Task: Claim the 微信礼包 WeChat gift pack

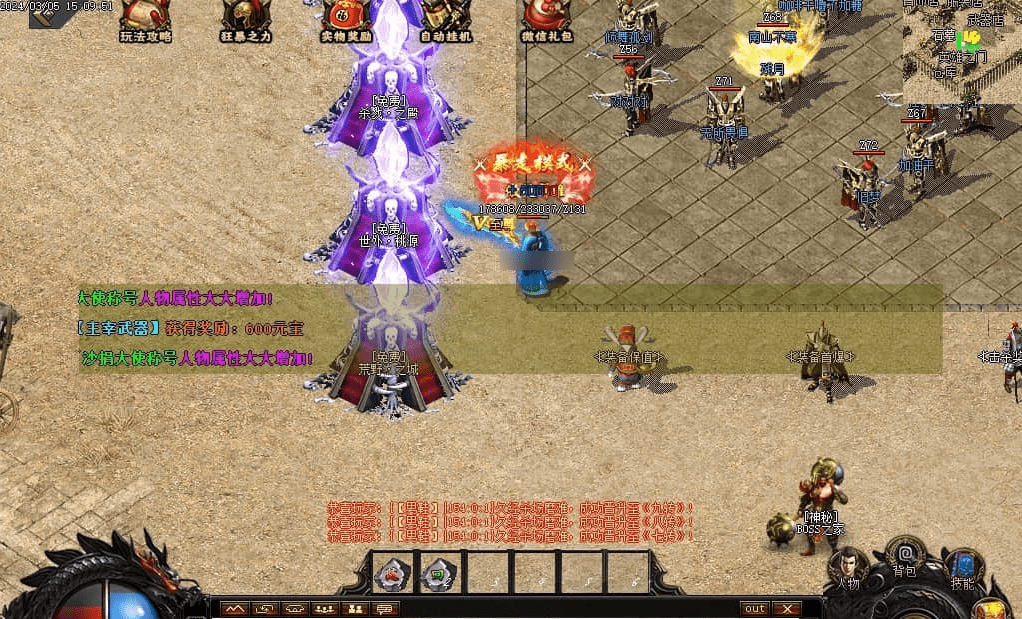Action: tap(546, 18)
